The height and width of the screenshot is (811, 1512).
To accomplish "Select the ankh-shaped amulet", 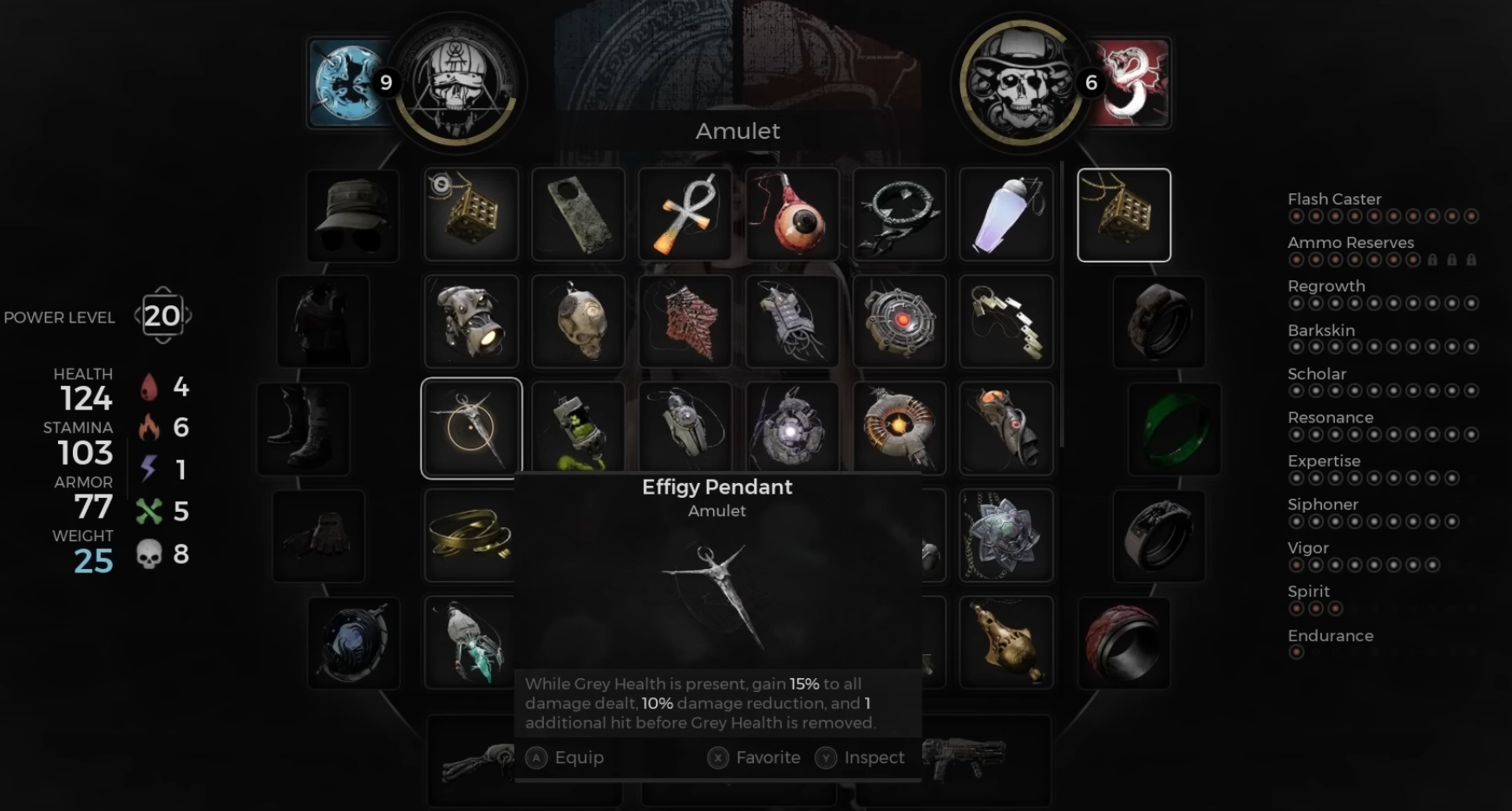I will pos(684,214).
